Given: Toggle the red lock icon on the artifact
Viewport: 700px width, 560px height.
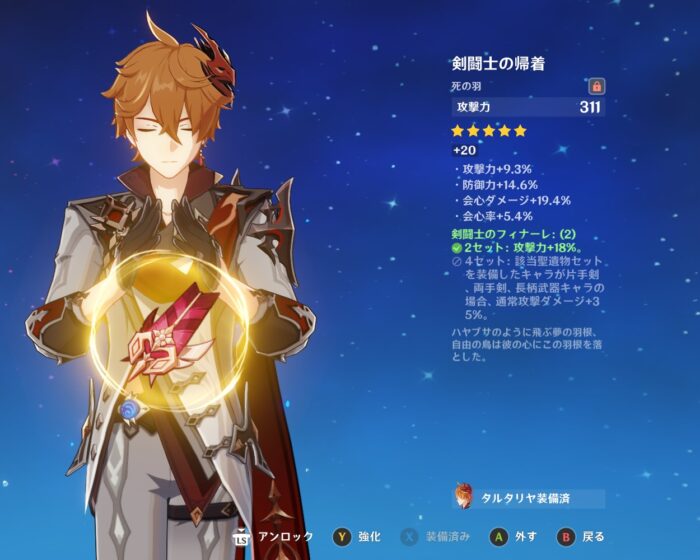Looking at the screenshot, I should point(597,87).
